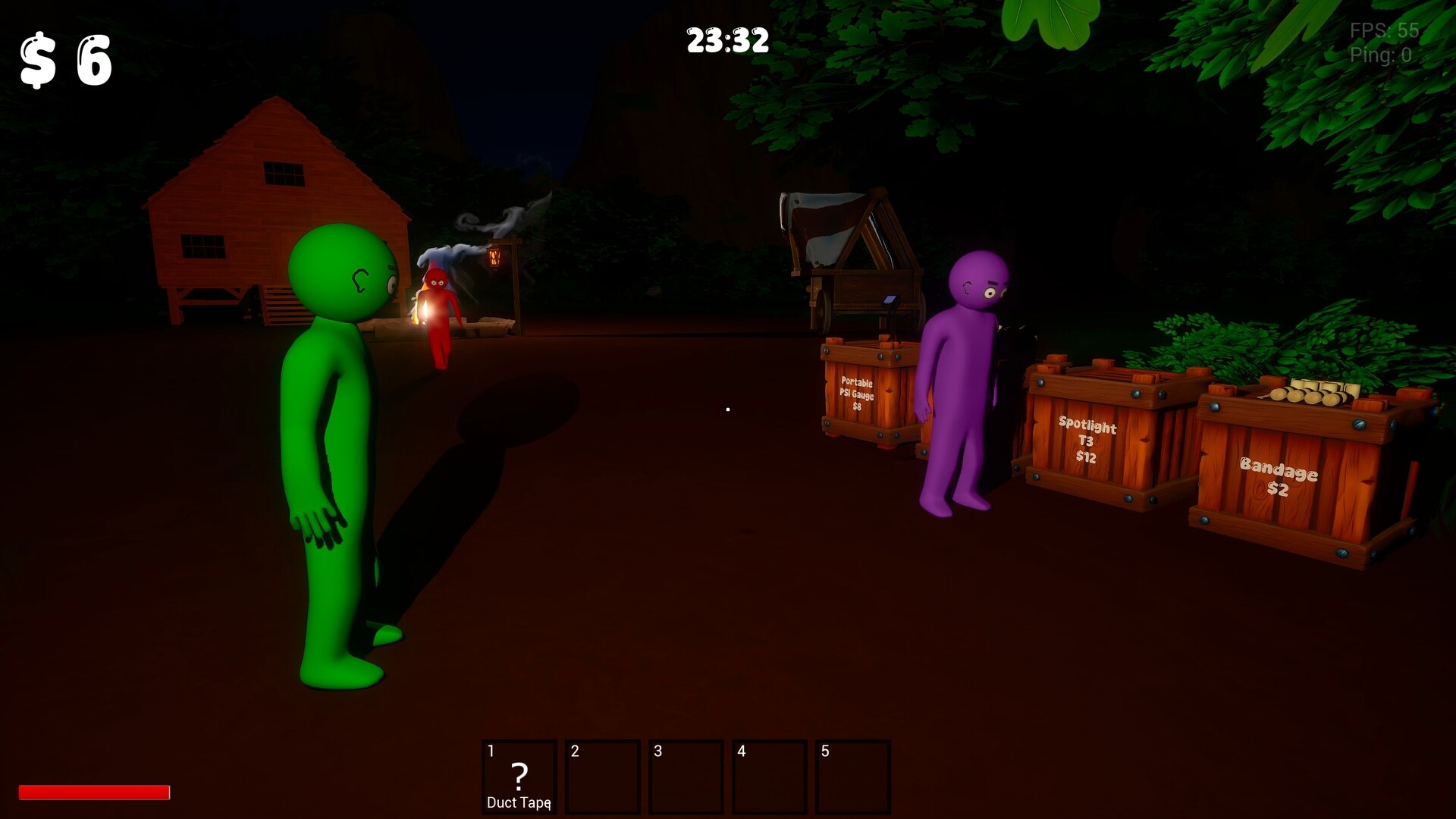Click the Spotlight T3 $12 crate

coord(1088,441)
